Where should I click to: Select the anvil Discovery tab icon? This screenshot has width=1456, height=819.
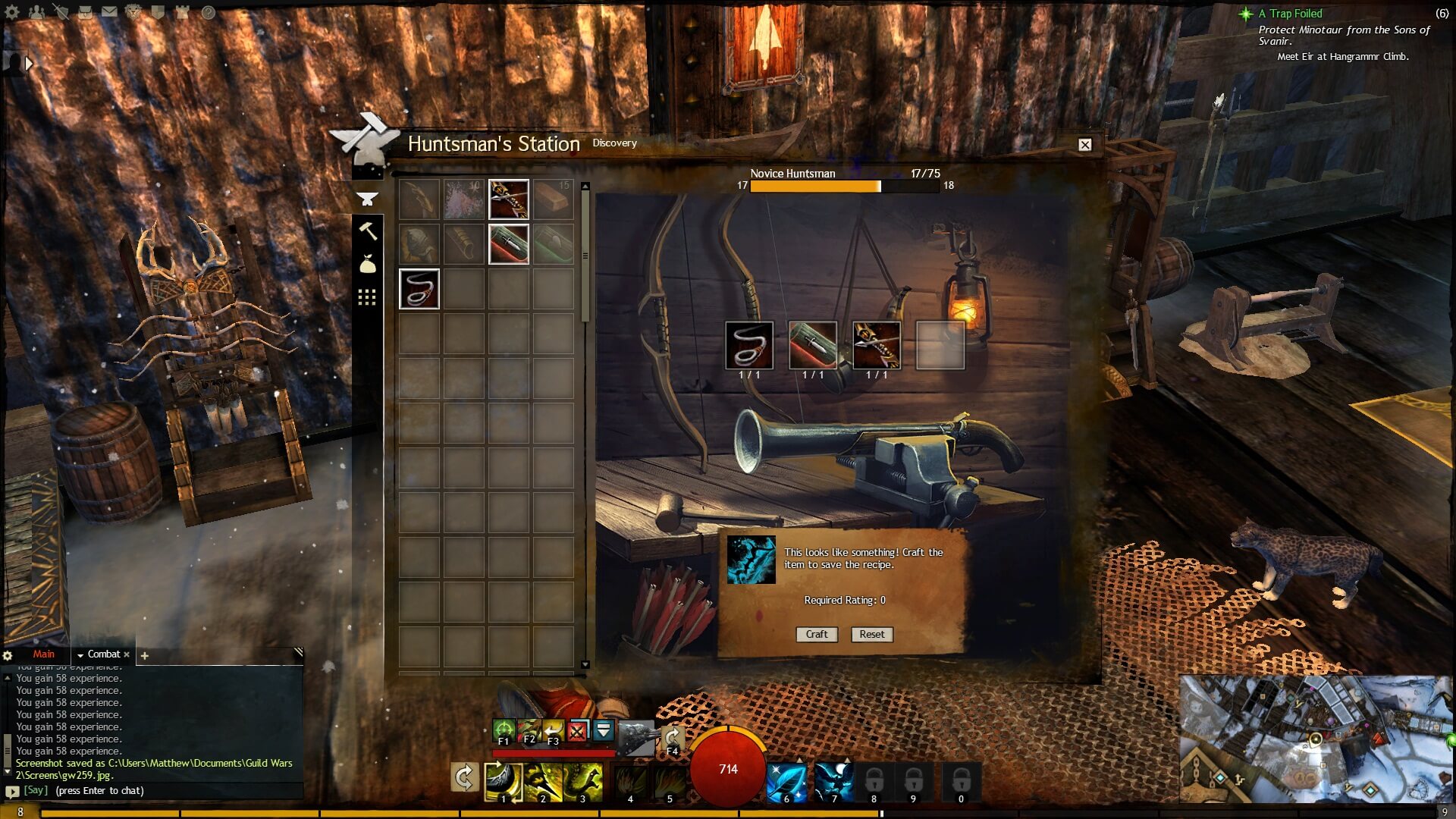pyautogui.click(x=368, y=199)
